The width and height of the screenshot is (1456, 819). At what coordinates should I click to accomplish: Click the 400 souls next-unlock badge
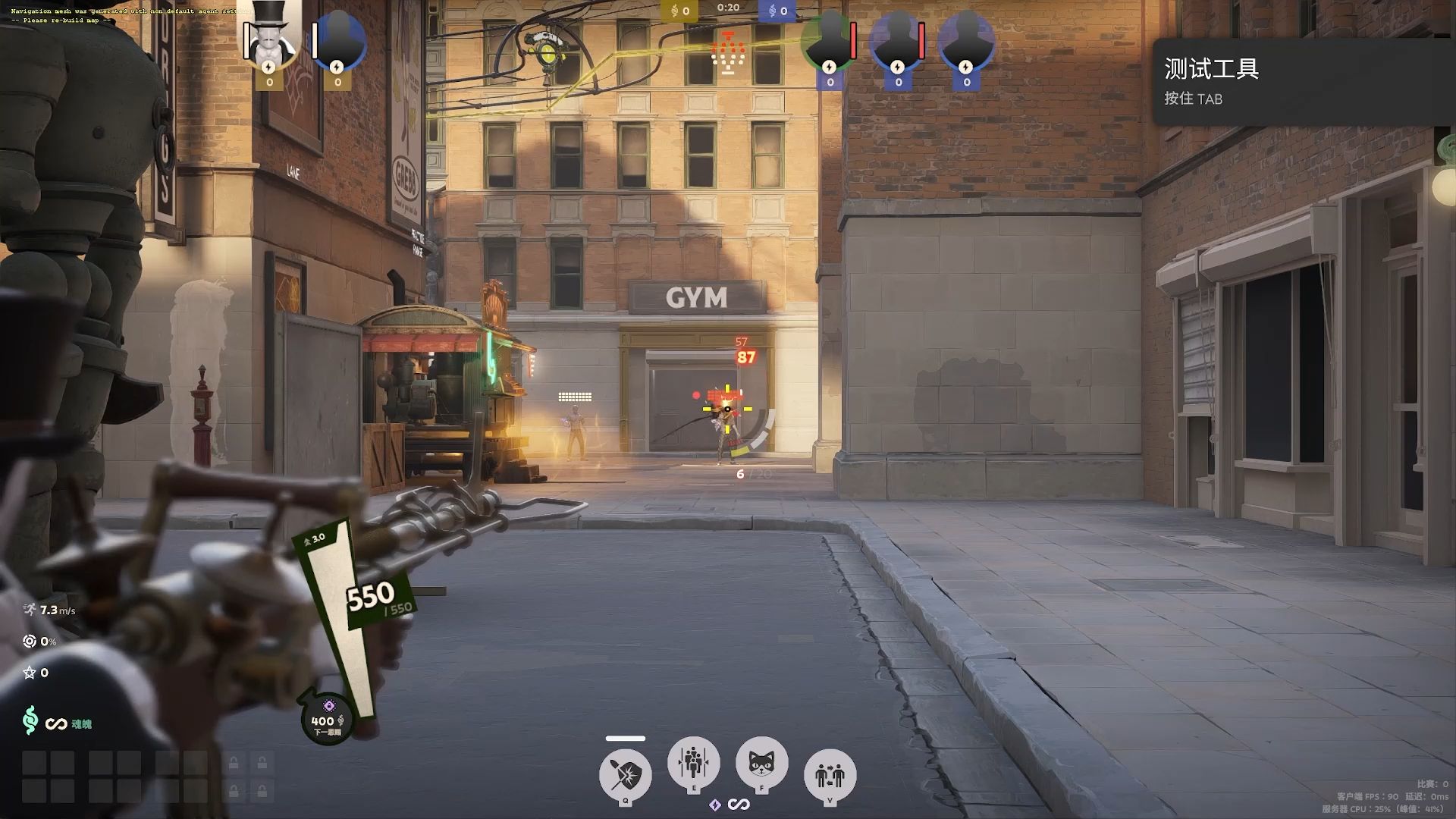pyautogui.click(x=328, y=719)
